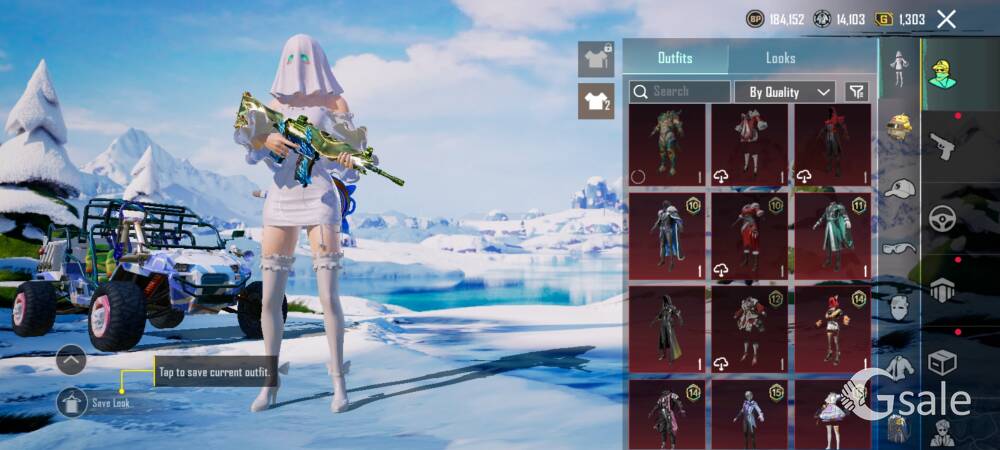Viewport: 1000px width, 450px height.
Task: Select the level 15 pale blue outfit
Action: [x=749, y=414]
